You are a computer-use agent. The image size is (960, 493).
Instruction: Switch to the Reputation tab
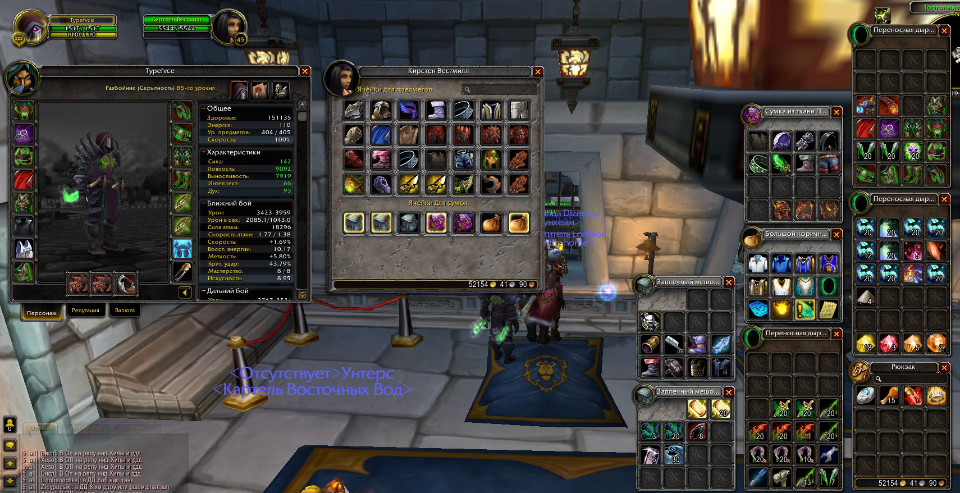tap(85, 311)
